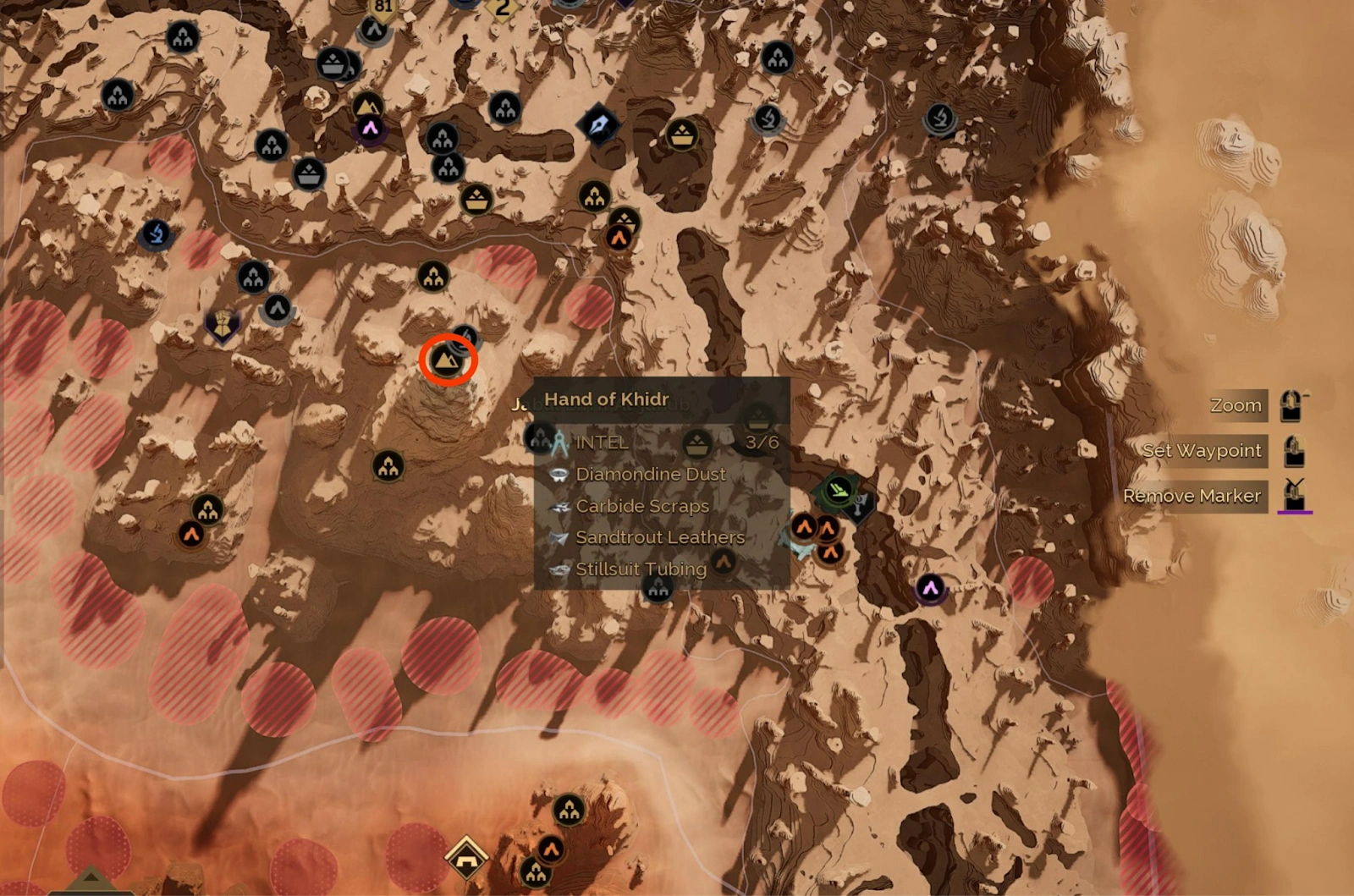1354x896 pixels.
Task: Click the white diamond gateway marker
Action: [466, 858]
